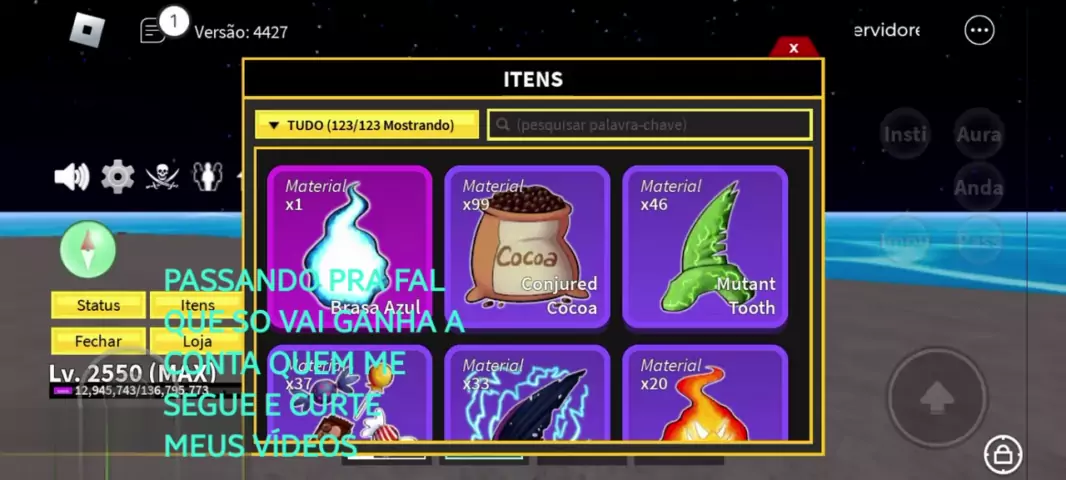
Task: Open the TUDO item filter dropdown
Action: pos(367,125)
